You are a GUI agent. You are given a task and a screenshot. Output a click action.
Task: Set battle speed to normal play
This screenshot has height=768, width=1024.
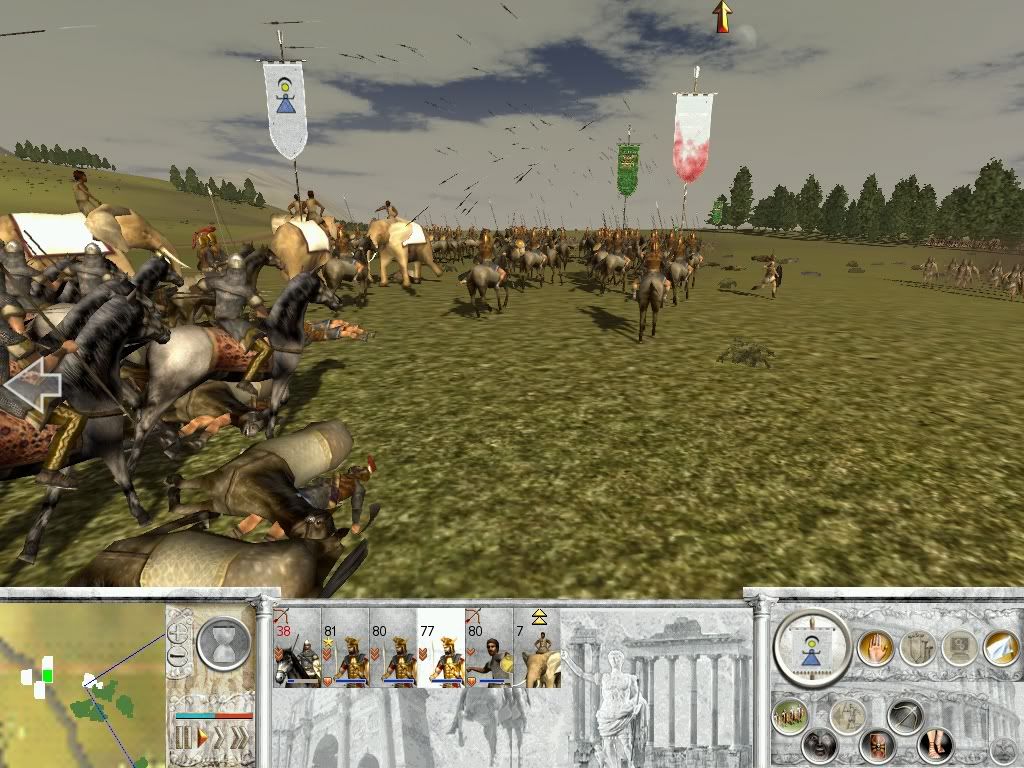pos(202,740)
